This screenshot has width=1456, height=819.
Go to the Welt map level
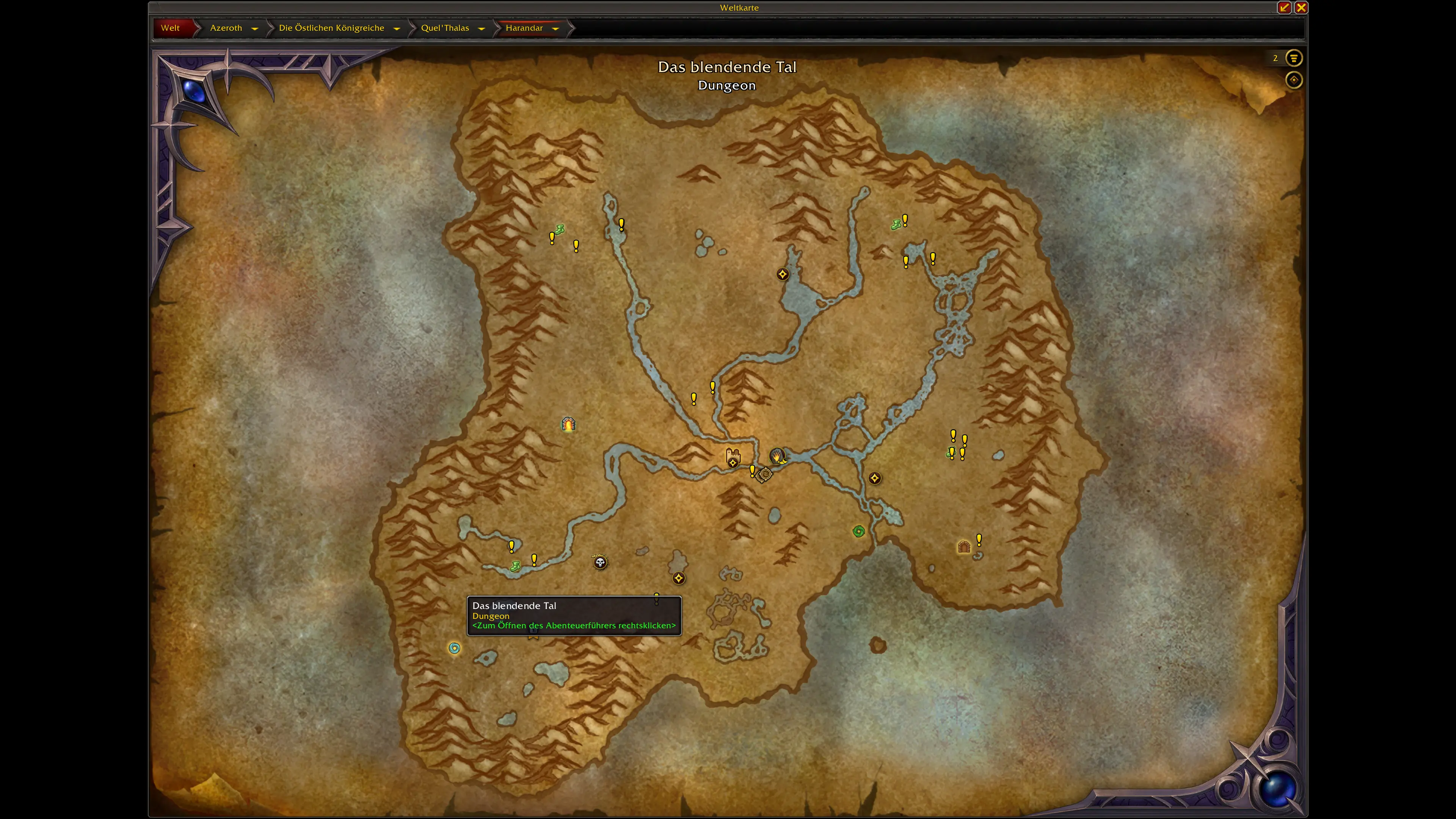coord(170,28)
